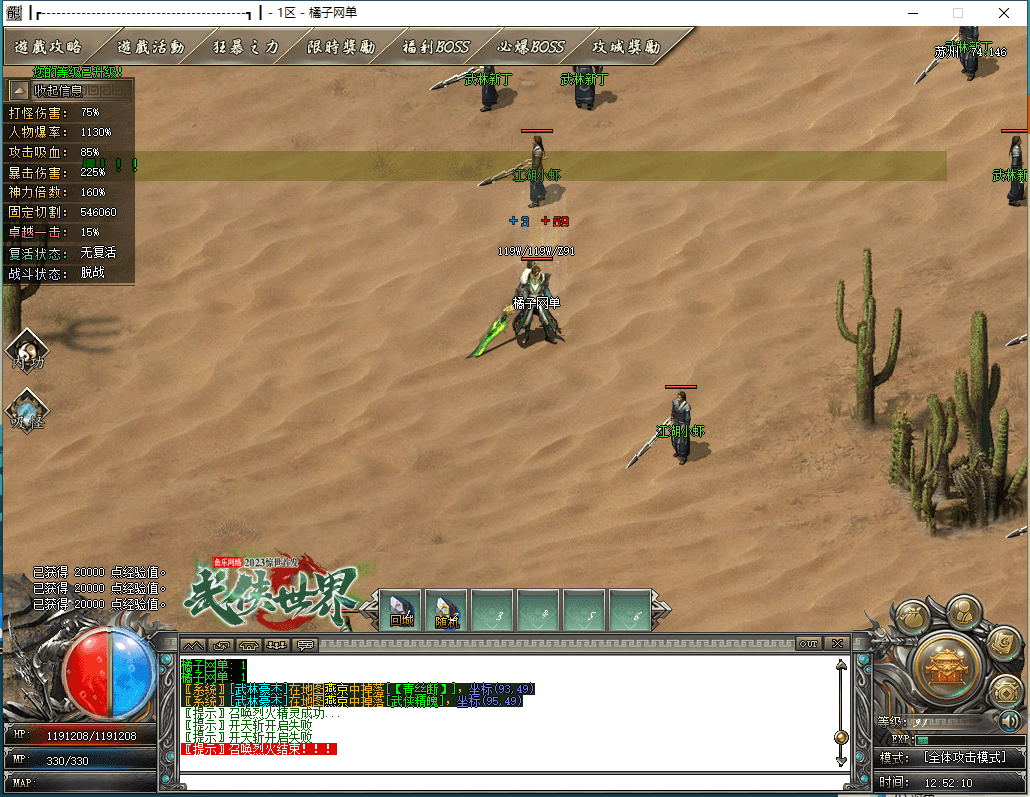Select the 狂暴之力 menu button
1030x797 pixels.
pyautogui.click(x=246, y=47)
